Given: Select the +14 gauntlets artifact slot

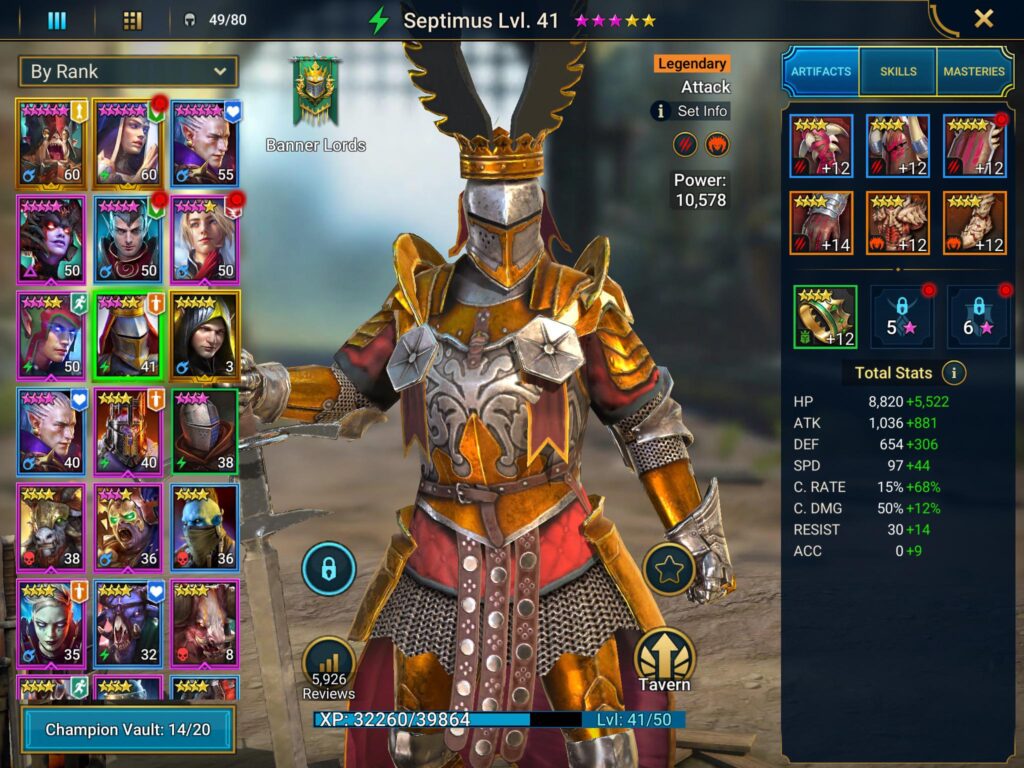Looking at the screenshot, I should pos(821,223).
